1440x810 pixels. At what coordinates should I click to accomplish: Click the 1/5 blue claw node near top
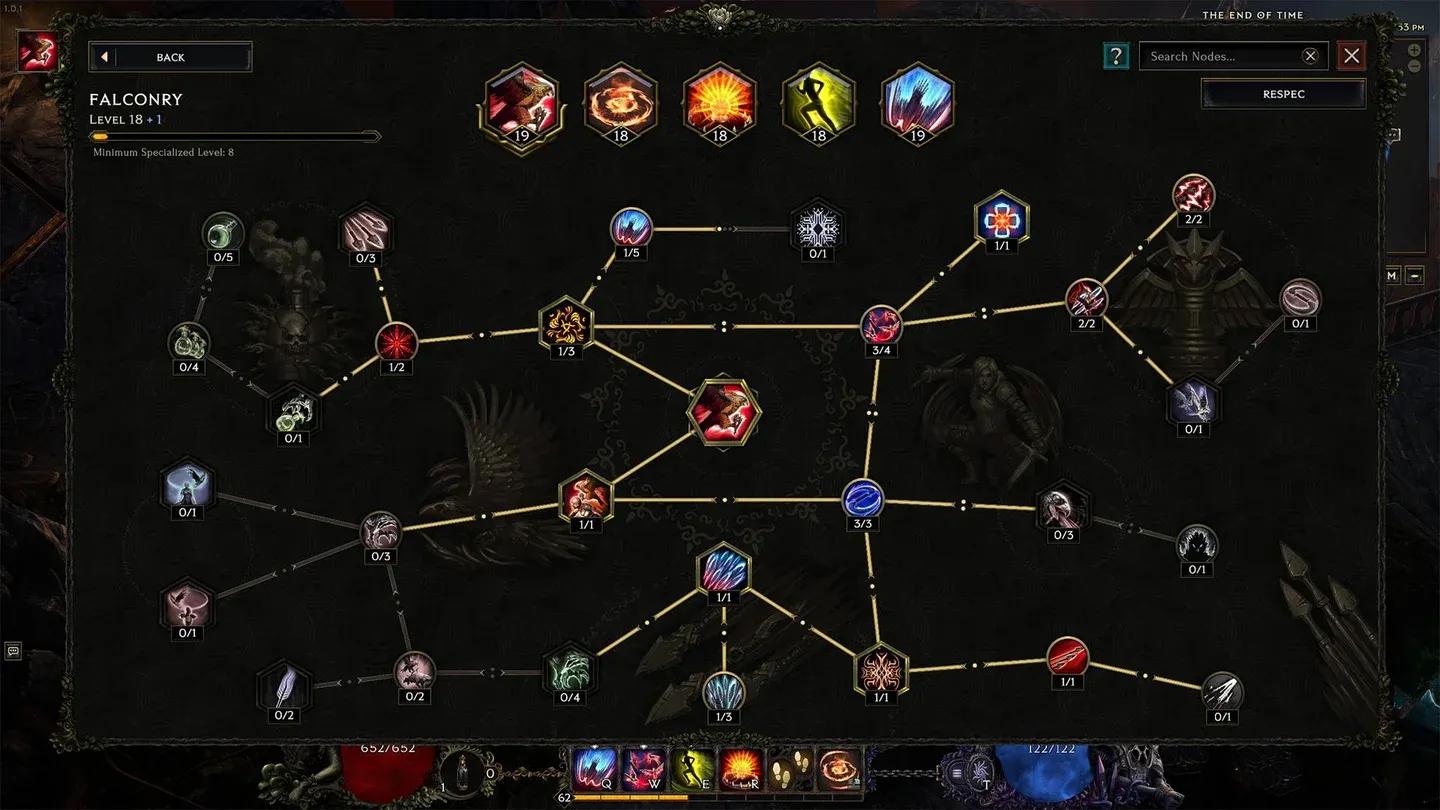(633, 229)
